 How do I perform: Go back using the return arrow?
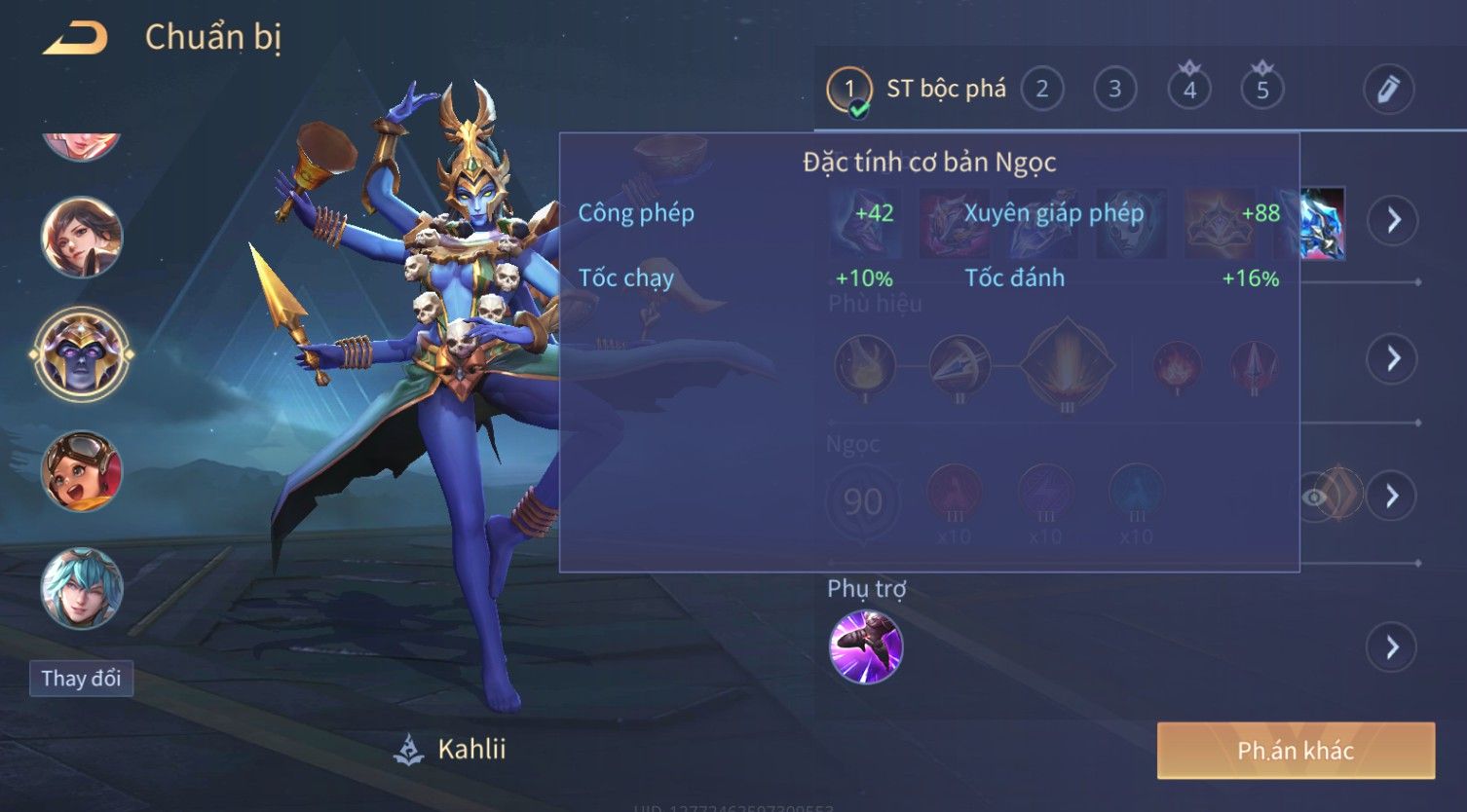click(75, 39)
